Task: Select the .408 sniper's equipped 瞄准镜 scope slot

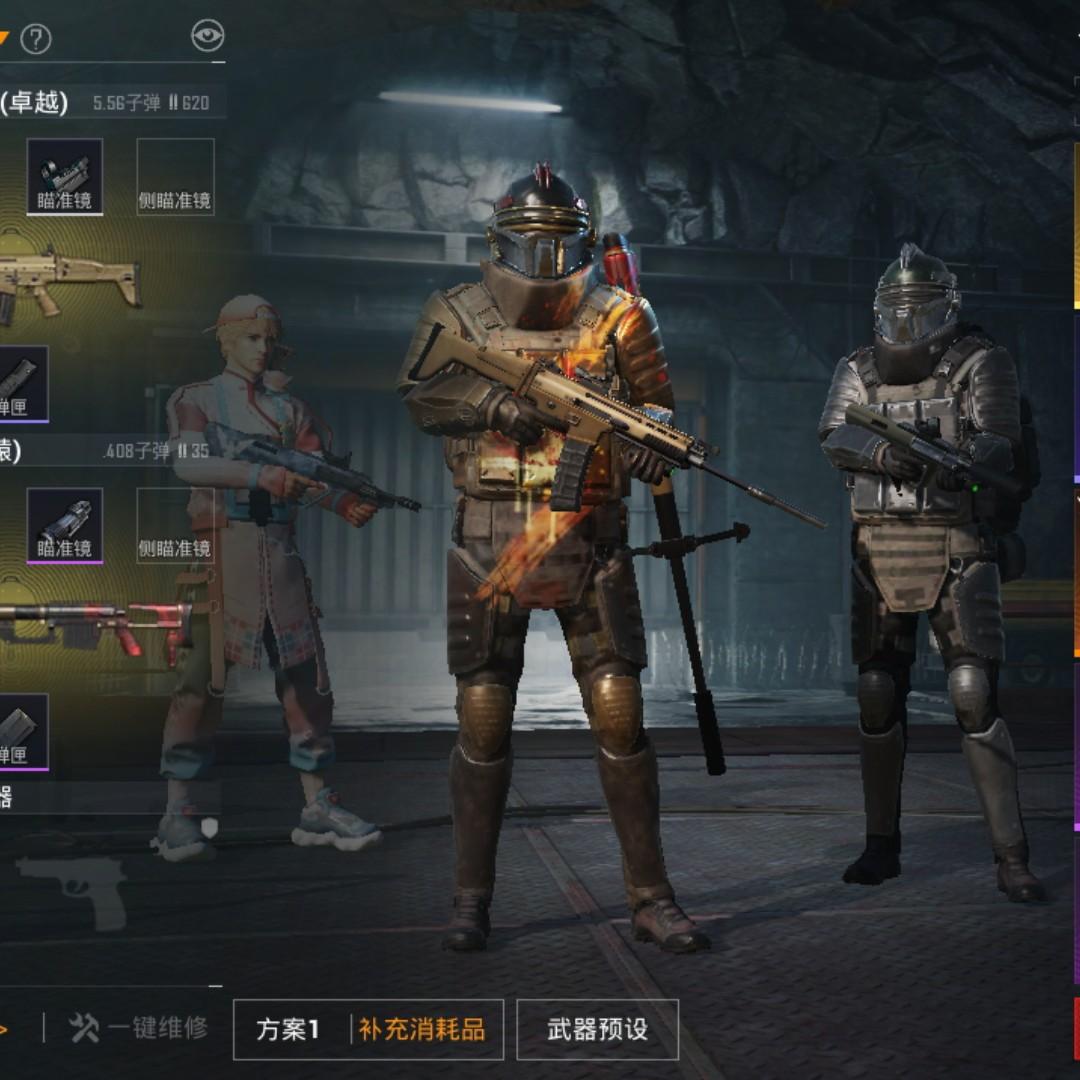Action: (65, 525)
